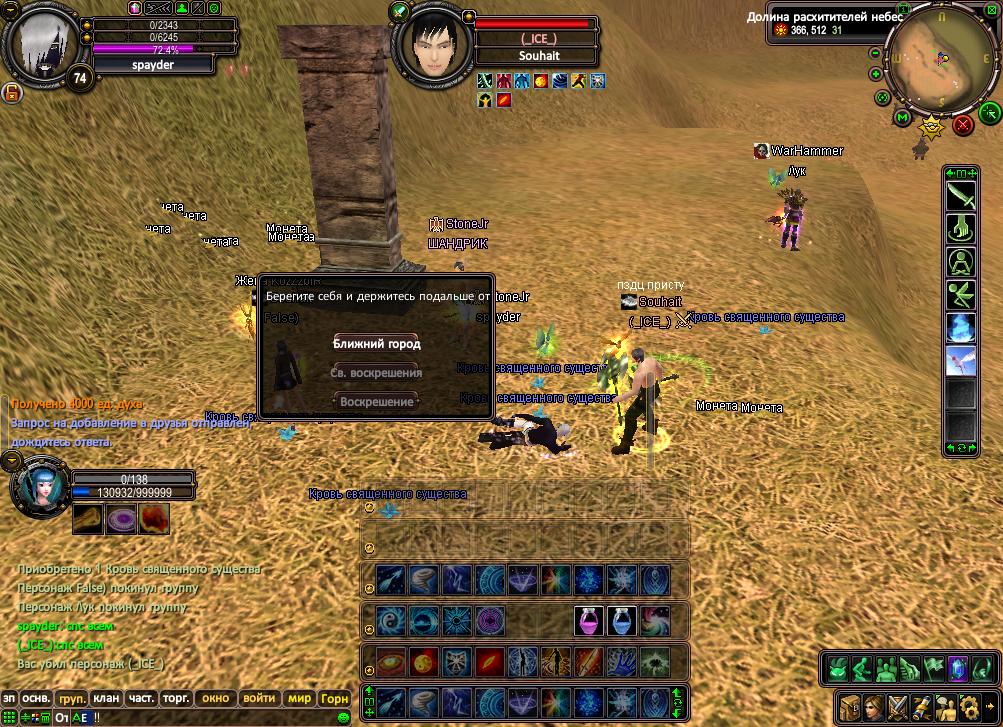Click the green M button under the minimap

click(x=902, y=118)
